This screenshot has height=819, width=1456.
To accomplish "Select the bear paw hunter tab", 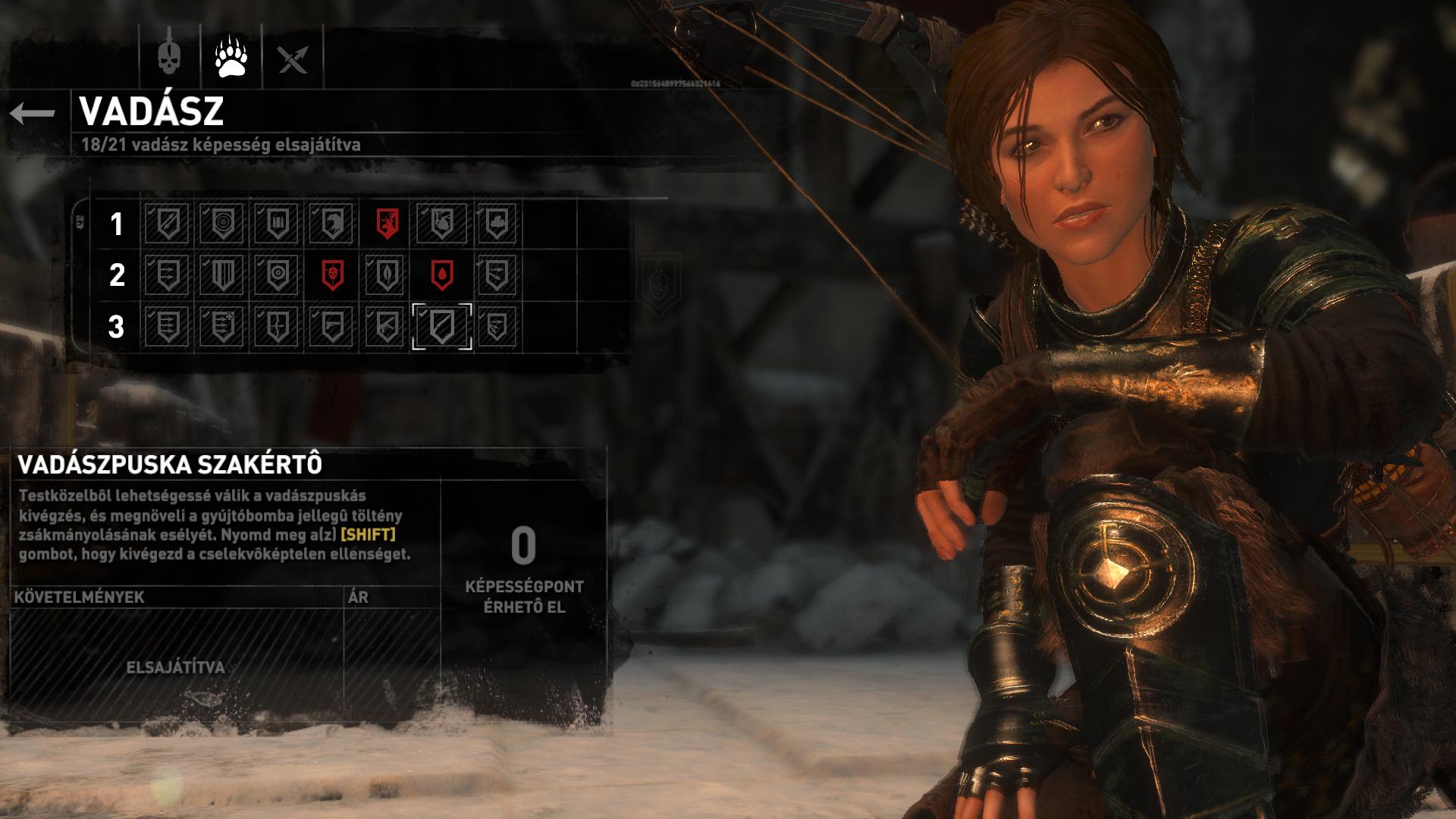I will pyautogui.click(x=231, y=57).
